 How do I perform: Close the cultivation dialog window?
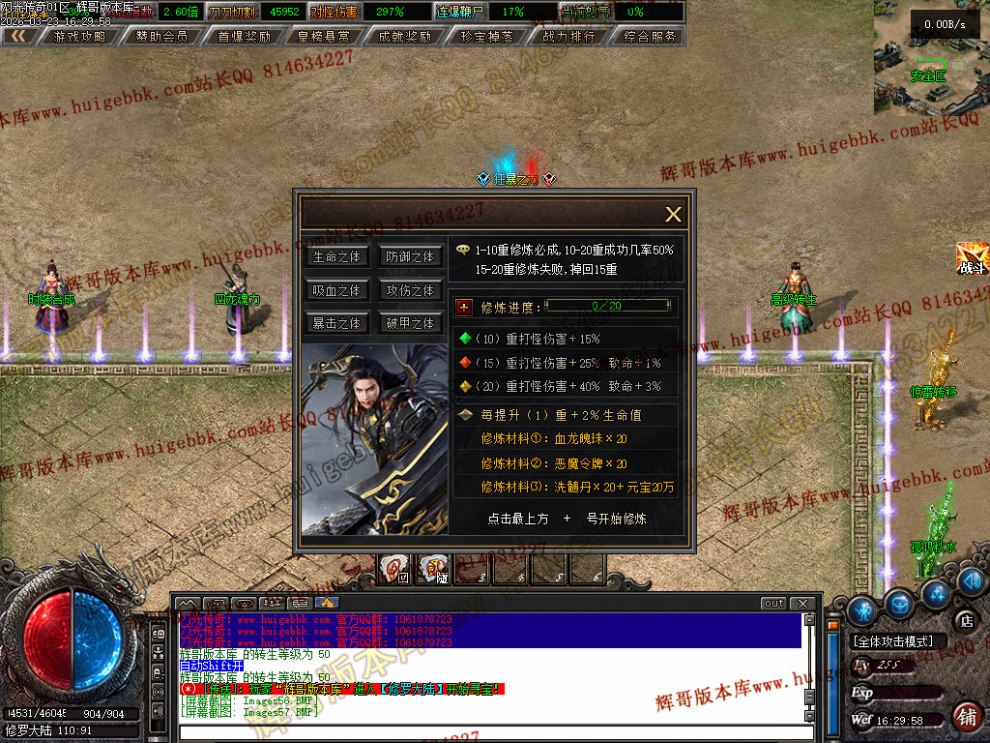point(673,214)
